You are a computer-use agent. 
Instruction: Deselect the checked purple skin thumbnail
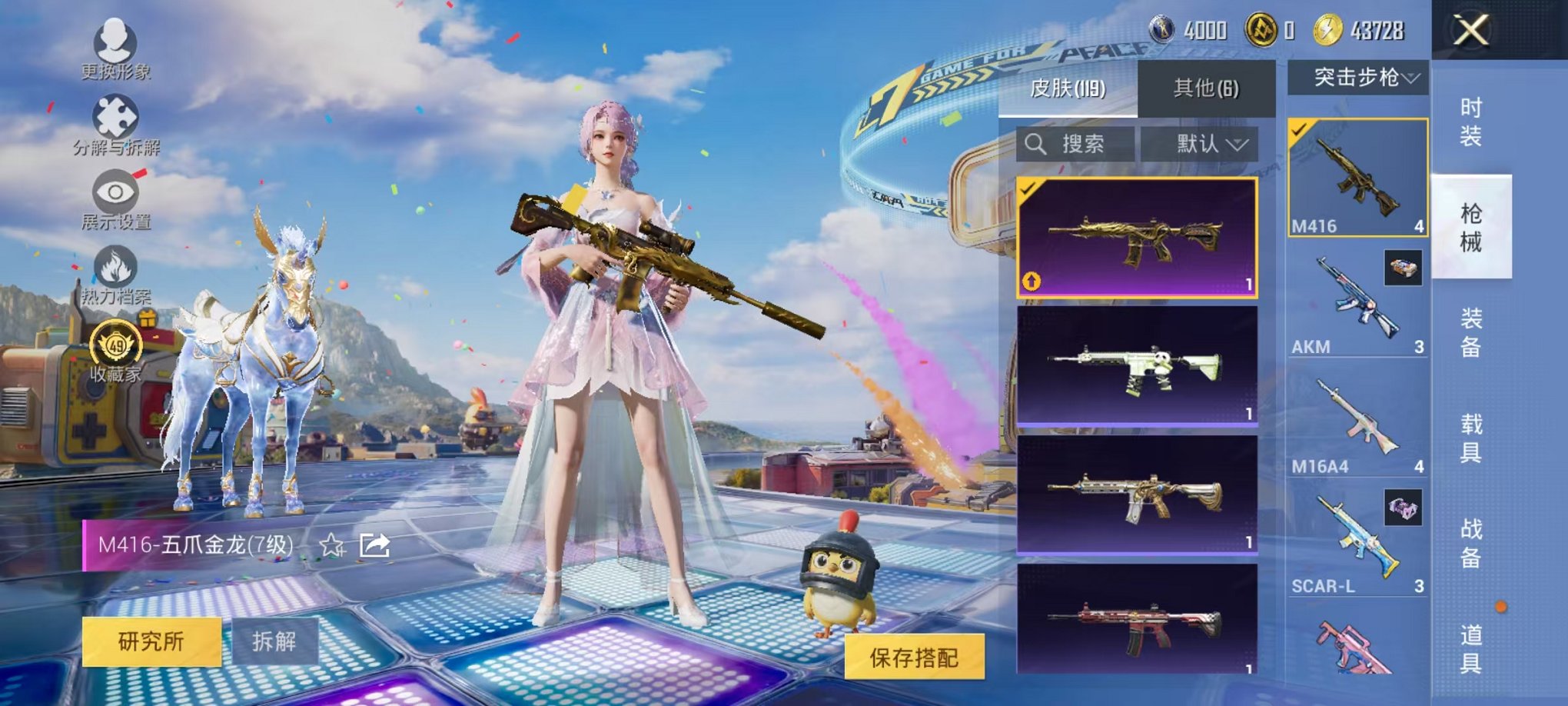(1027, 187)
